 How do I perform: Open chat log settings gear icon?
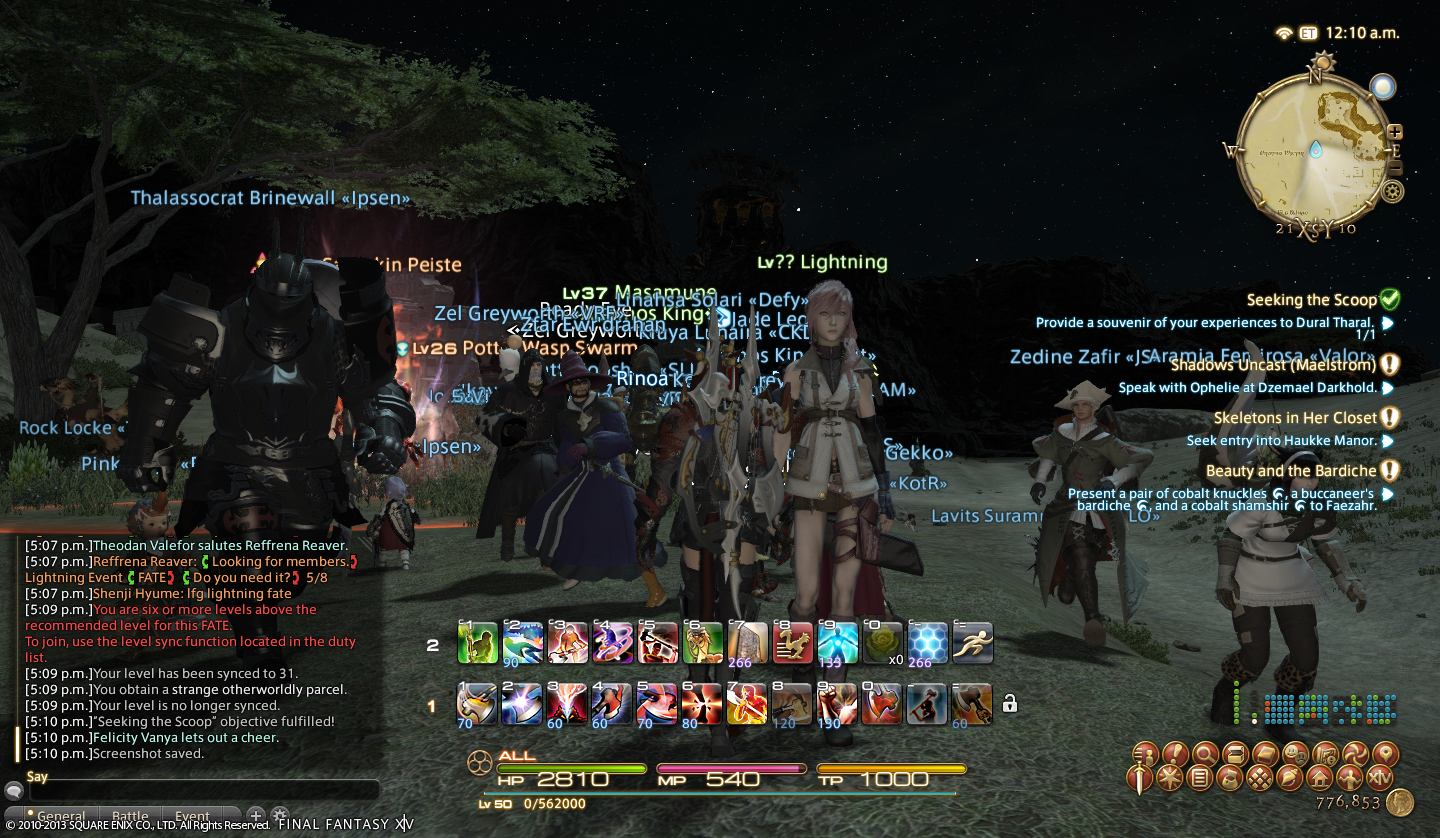point(280,815)
